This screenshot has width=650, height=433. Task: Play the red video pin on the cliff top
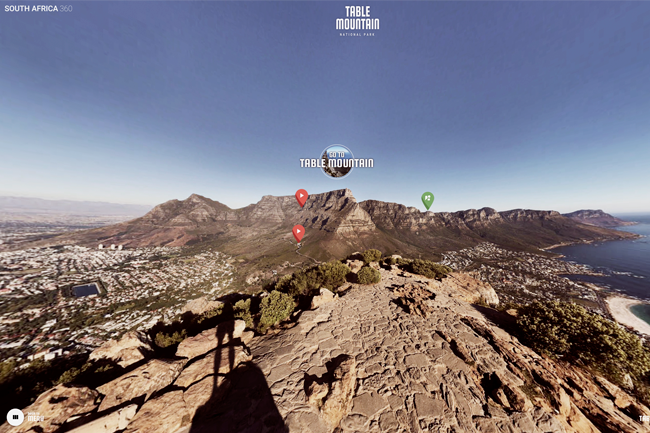[301, 197]
